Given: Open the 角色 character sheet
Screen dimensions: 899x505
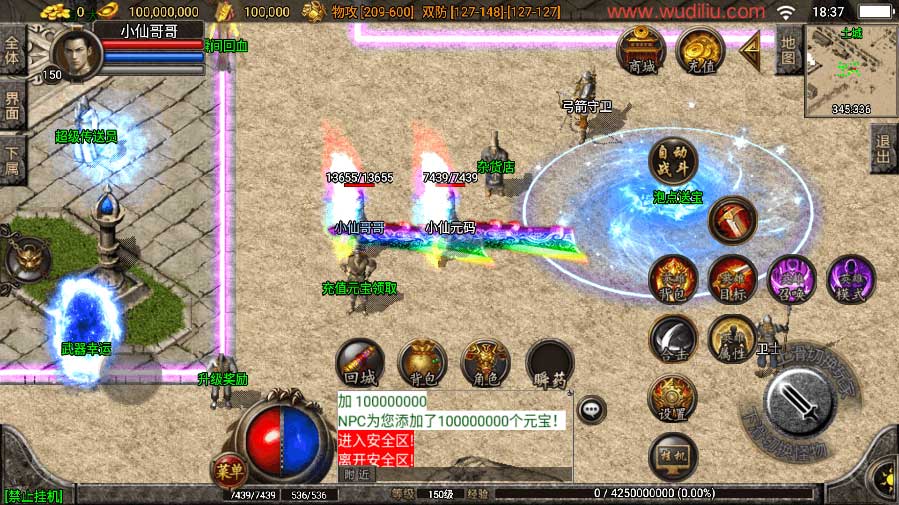Looking at the screenshot, I should pyautogui.click(x=485, y=363).
